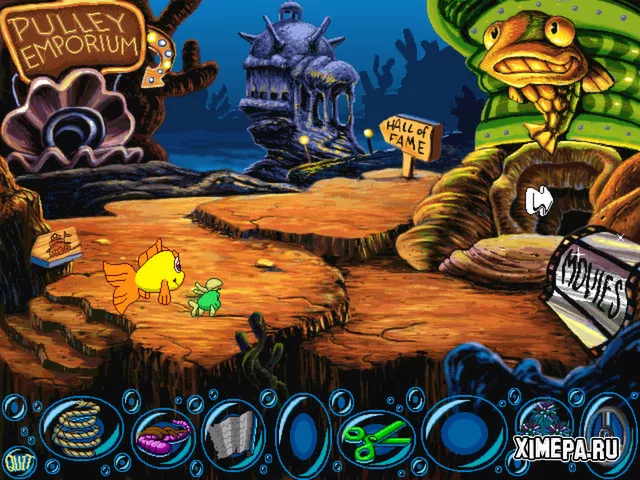Select the green scissors from inventory
The width and height of the screenshot is (640, 480).
coord(377,434)
